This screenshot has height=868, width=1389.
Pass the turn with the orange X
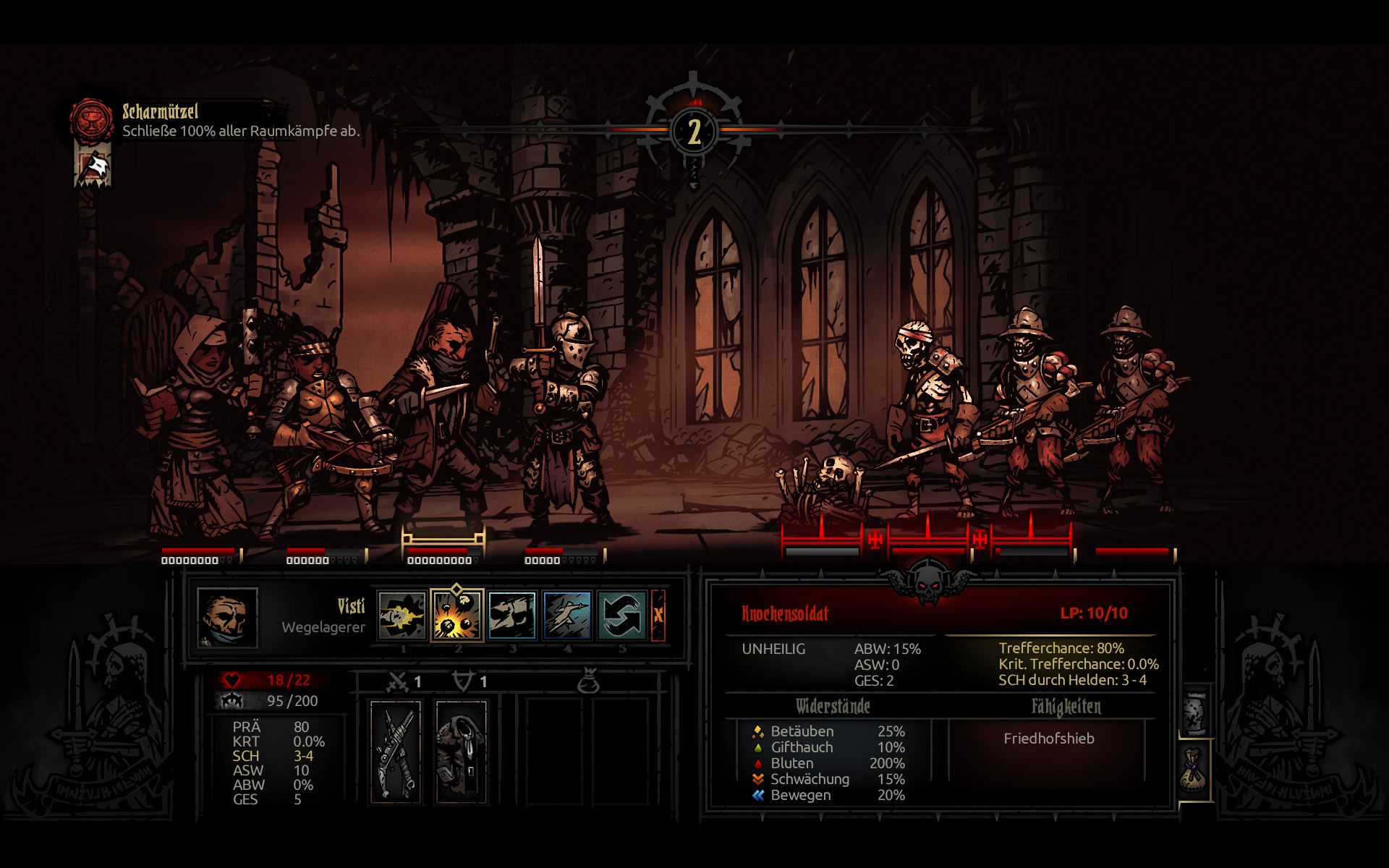pos(658,616)
